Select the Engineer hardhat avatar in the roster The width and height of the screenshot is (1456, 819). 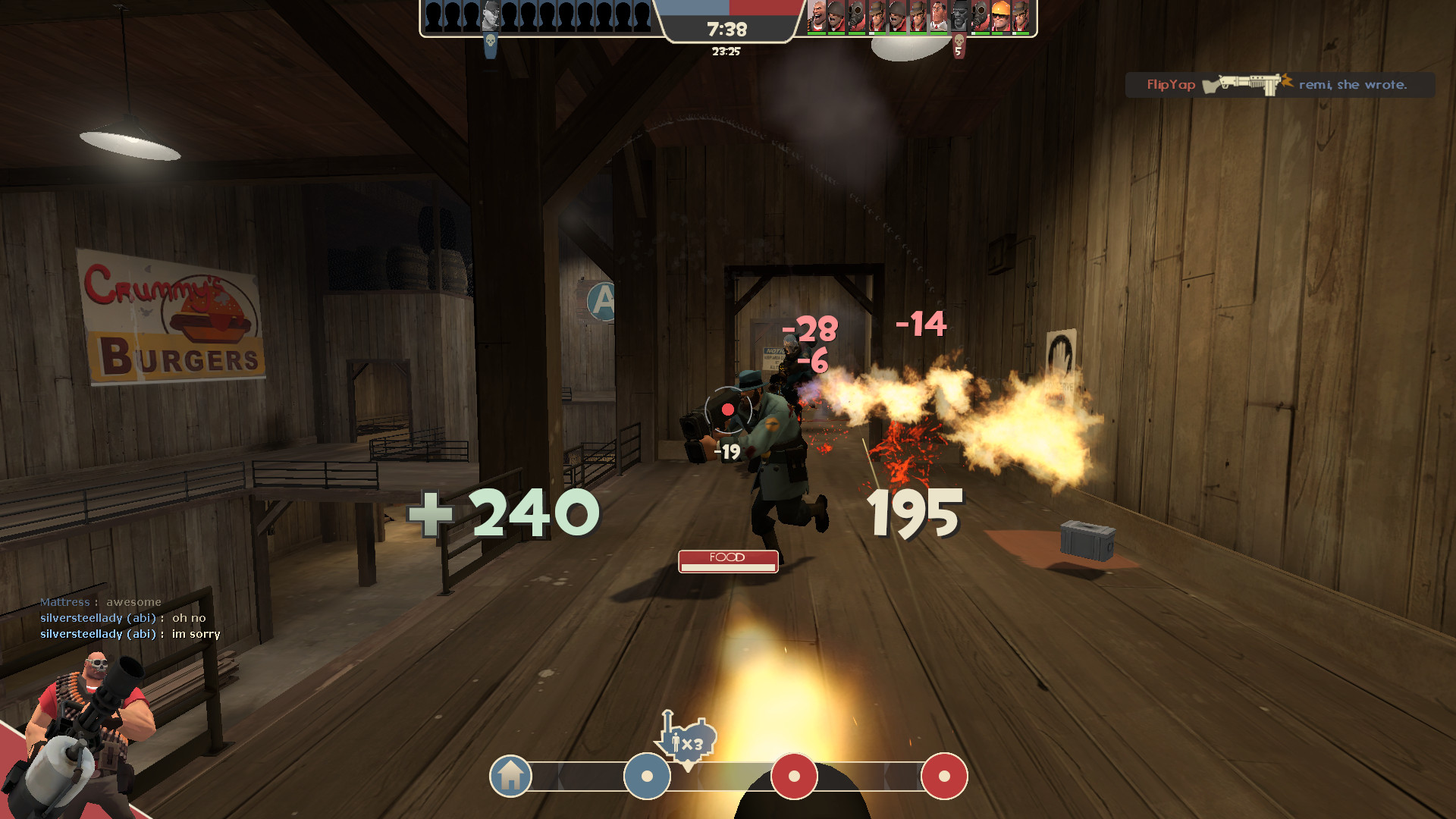click(999, 17)
